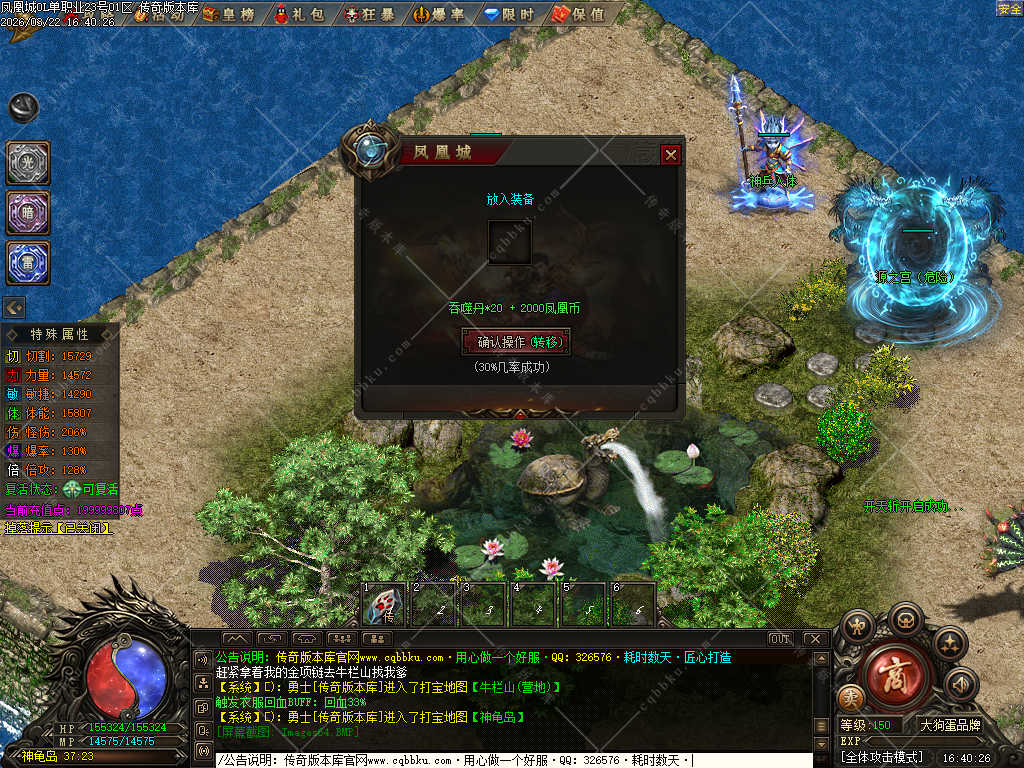Open the 狂暴 berserk menu

369,14
